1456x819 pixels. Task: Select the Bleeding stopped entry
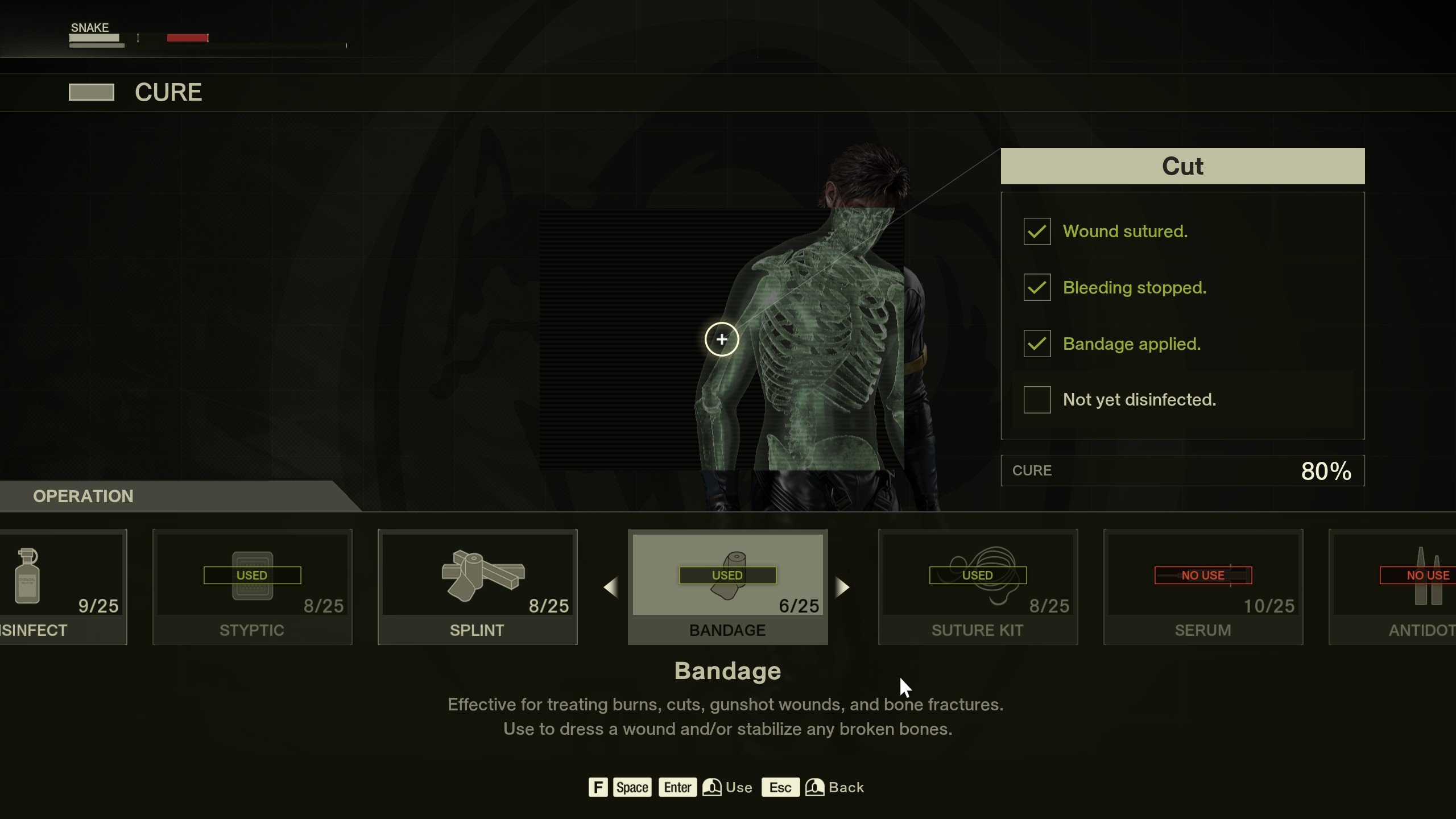pyautogui.click(x=1134, y=288)
